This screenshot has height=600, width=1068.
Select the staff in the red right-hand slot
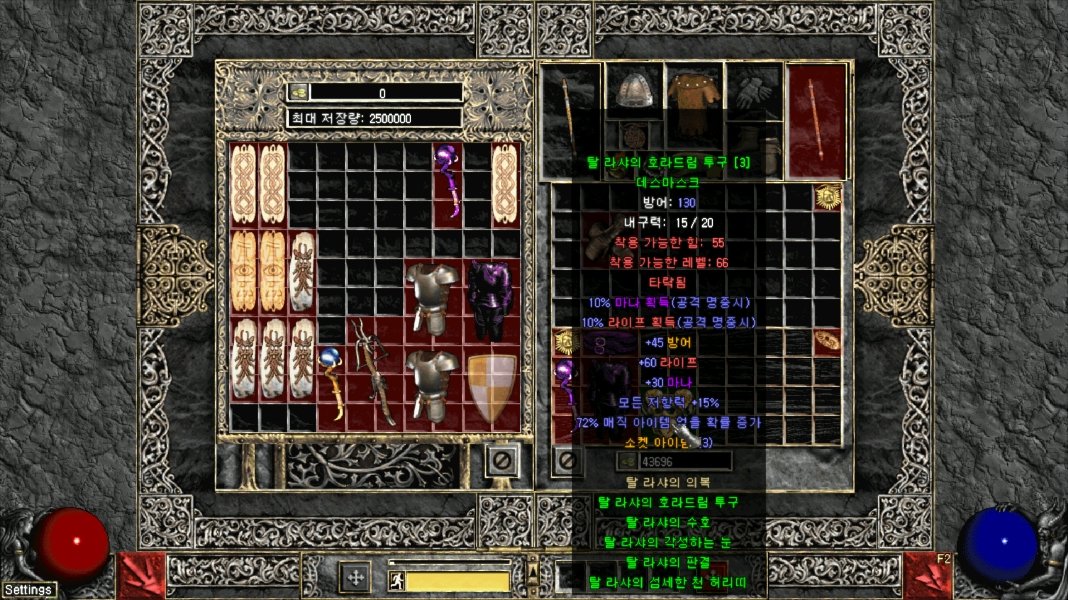(x=817, y=120)
